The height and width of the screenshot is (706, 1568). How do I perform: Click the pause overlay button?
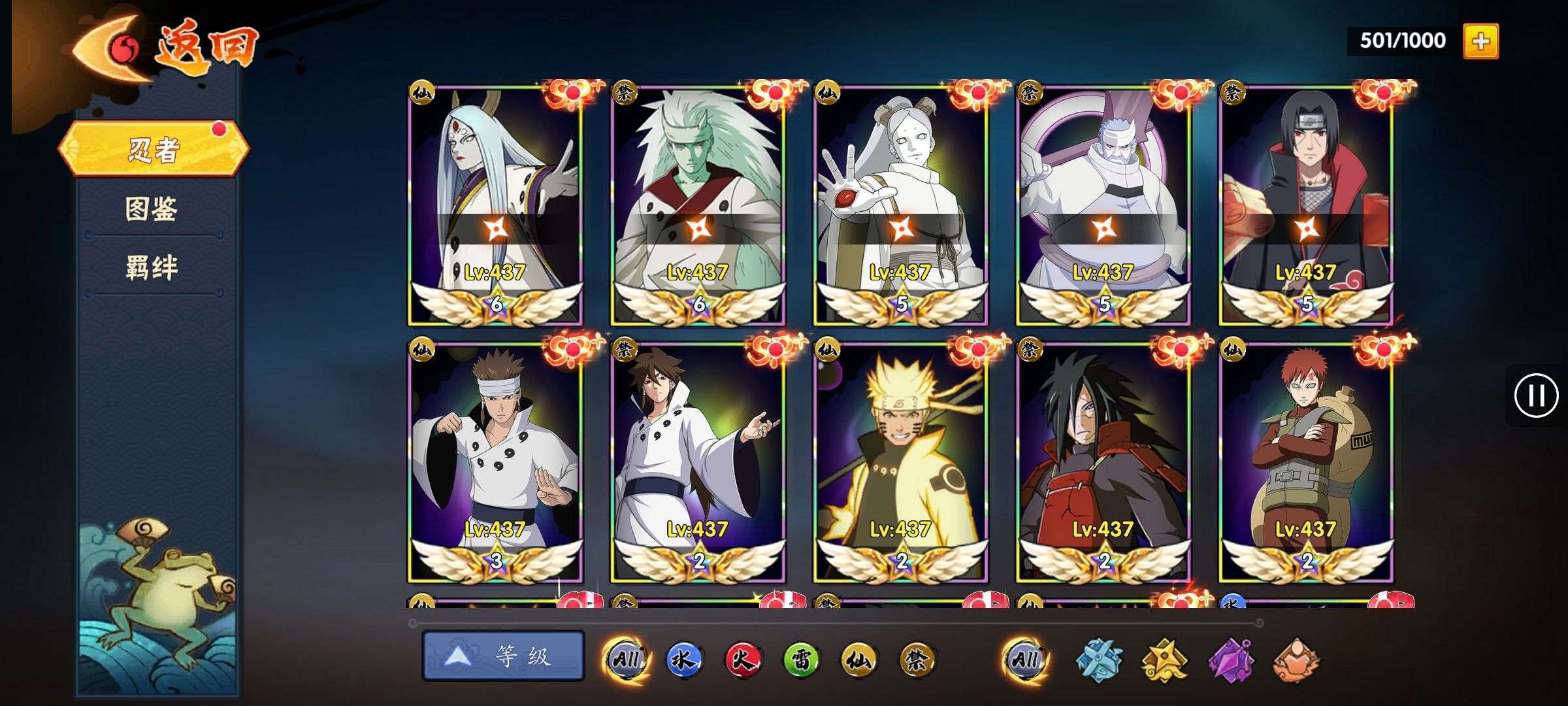click(x=1535, y=395)
